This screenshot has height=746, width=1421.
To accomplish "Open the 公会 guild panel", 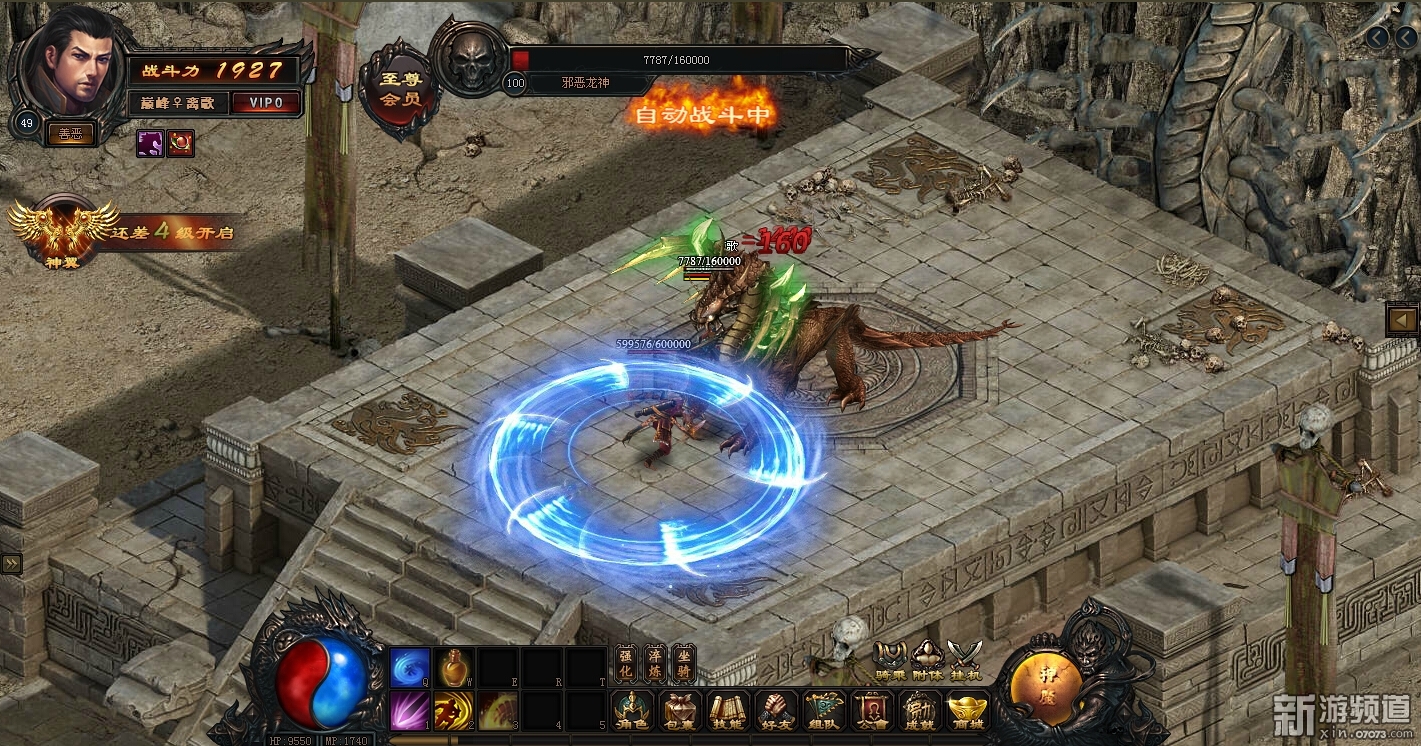I will pyautogui.click(x=871, y=709).
